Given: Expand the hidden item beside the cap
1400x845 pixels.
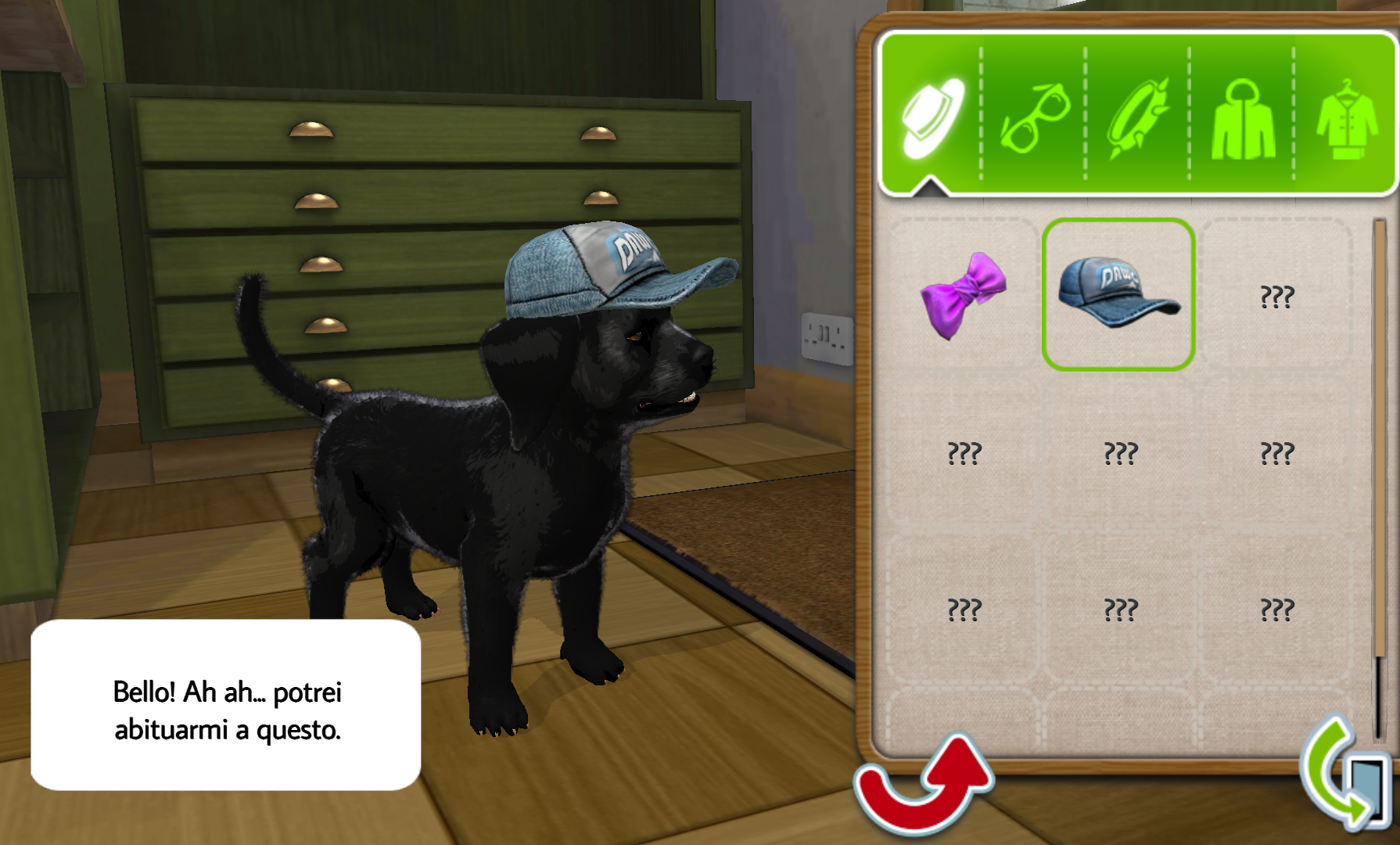Looking at the screenshot, I should coord(1273,296).
